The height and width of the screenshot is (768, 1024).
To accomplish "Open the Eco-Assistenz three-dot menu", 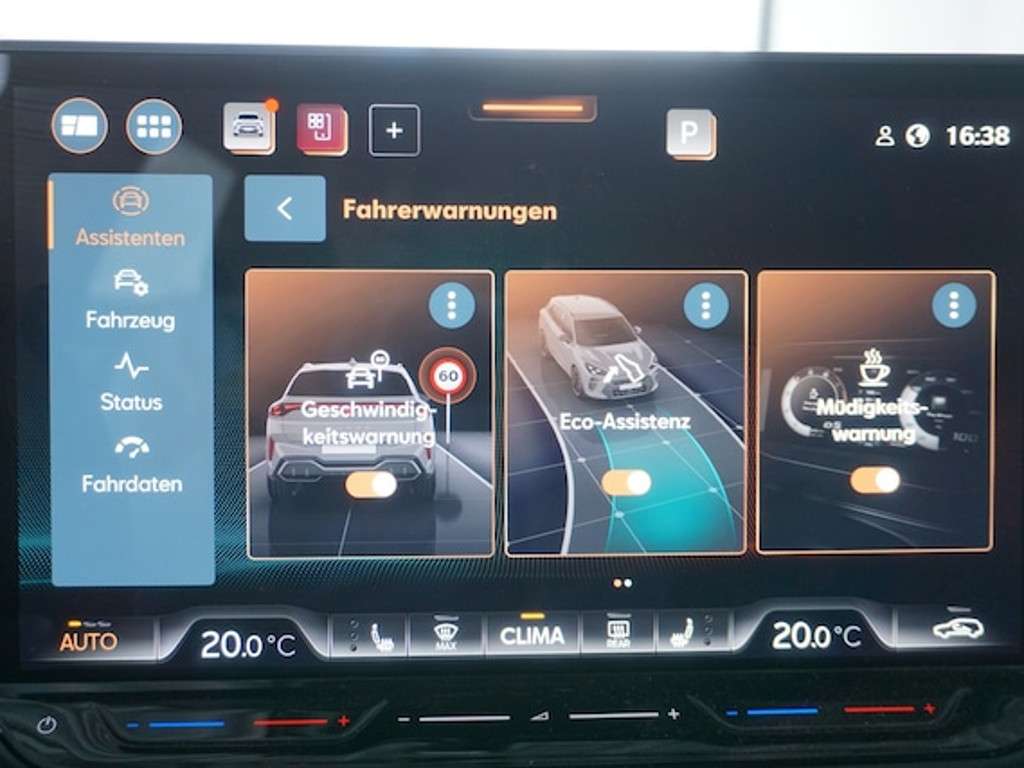I will point(706,303).
